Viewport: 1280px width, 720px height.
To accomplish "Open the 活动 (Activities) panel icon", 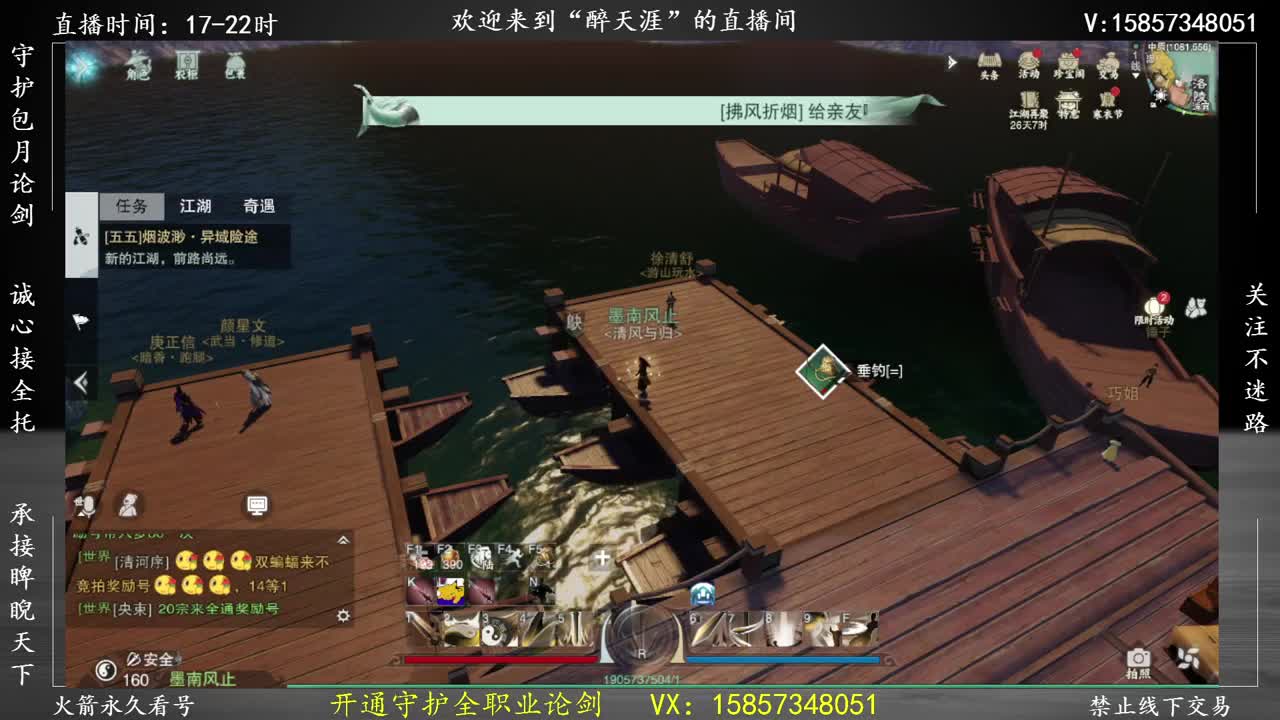I will (x=1027, y=60).
